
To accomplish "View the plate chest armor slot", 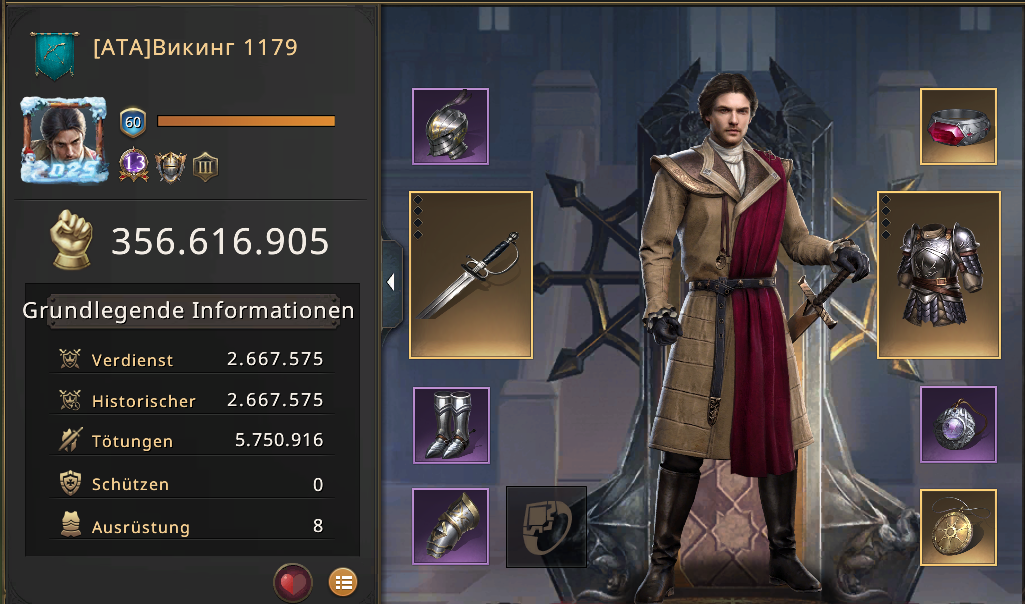I will pyautogui.click(x=939, y=275).
